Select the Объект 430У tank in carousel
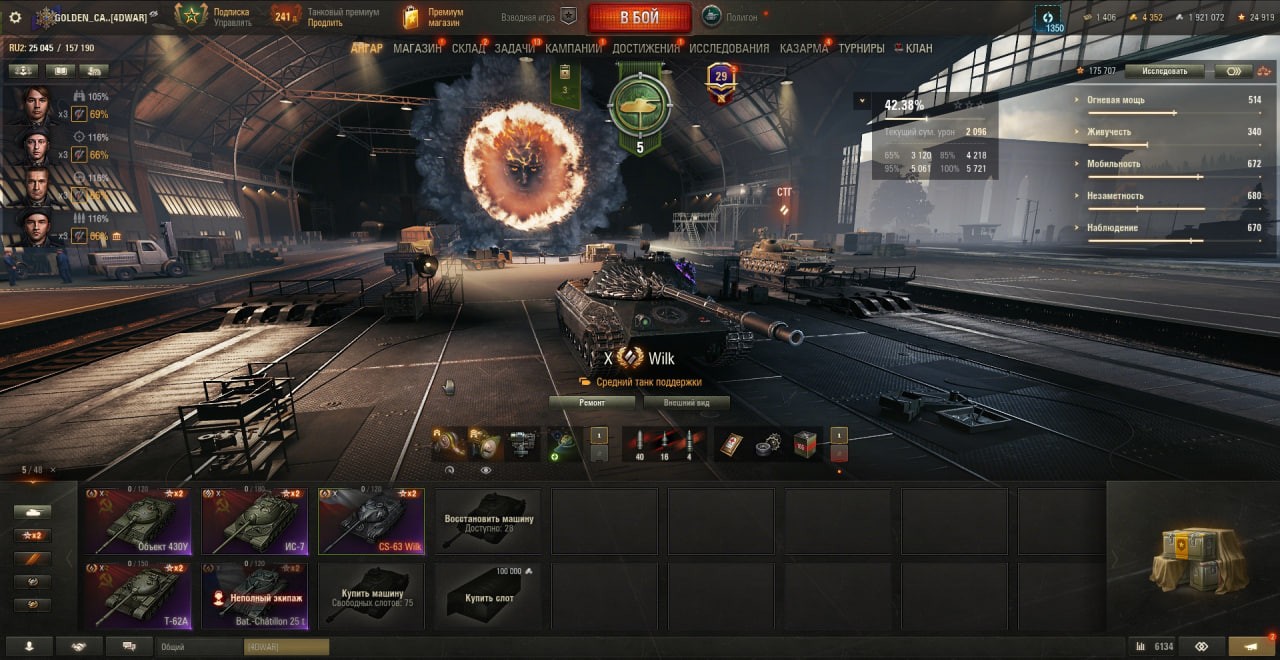Screen dimensions: 1280x660 point(137,521)
